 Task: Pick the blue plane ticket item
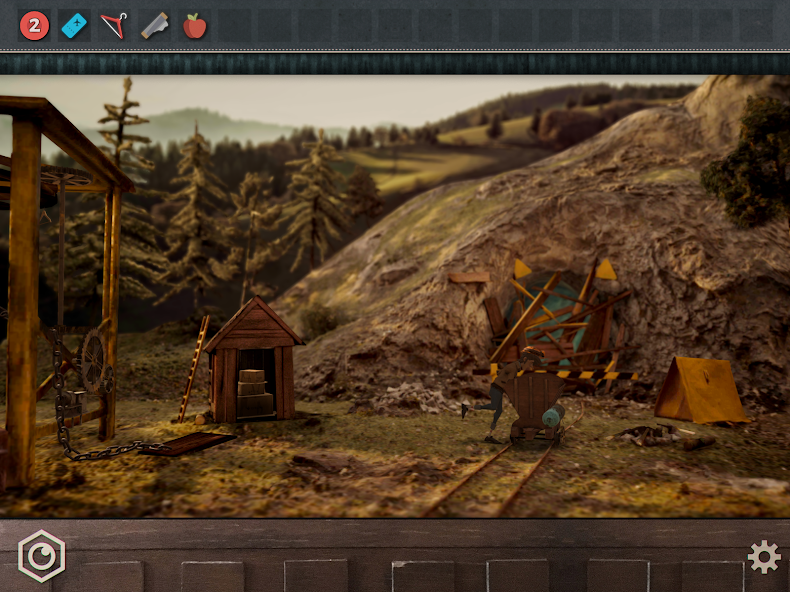(74, 26)
